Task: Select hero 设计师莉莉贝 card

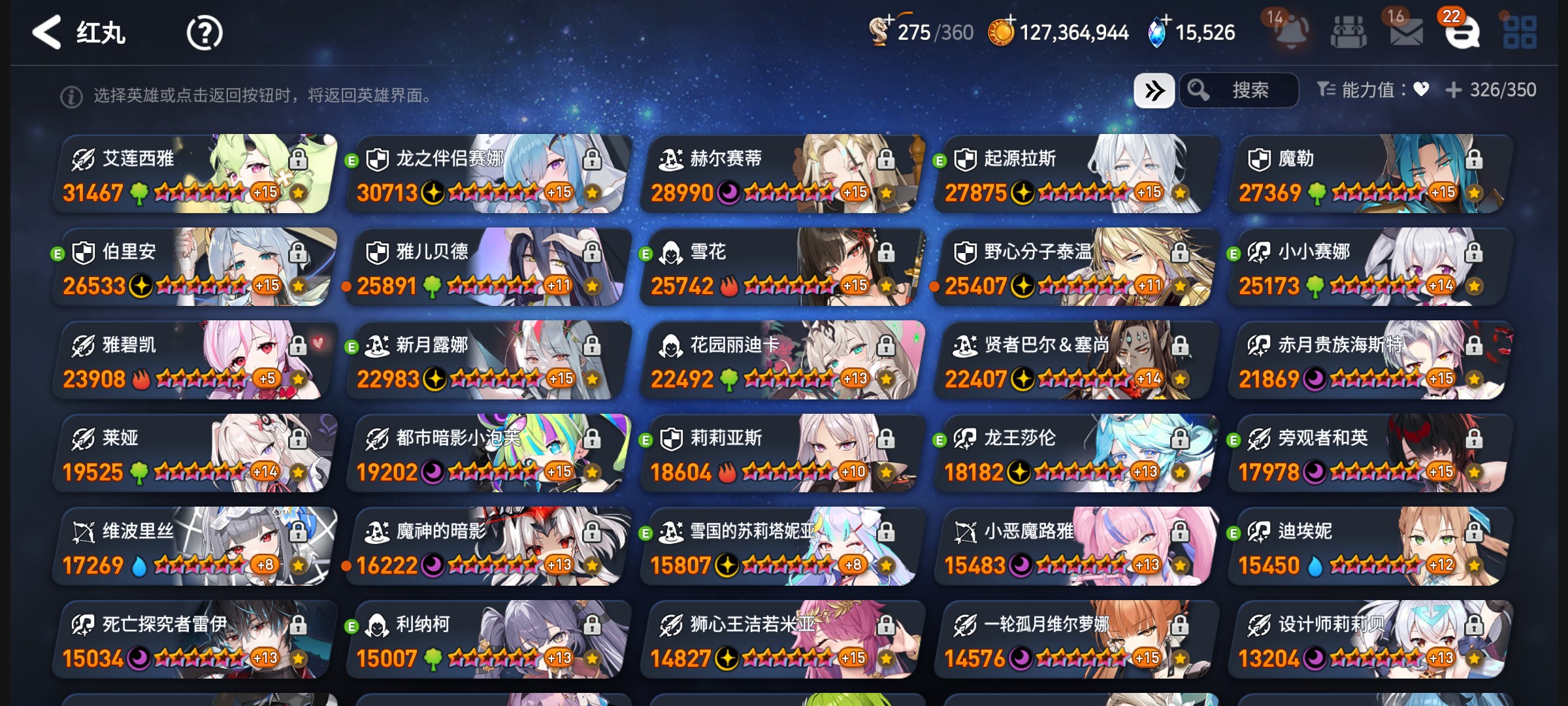Action: click(1372, 640)
